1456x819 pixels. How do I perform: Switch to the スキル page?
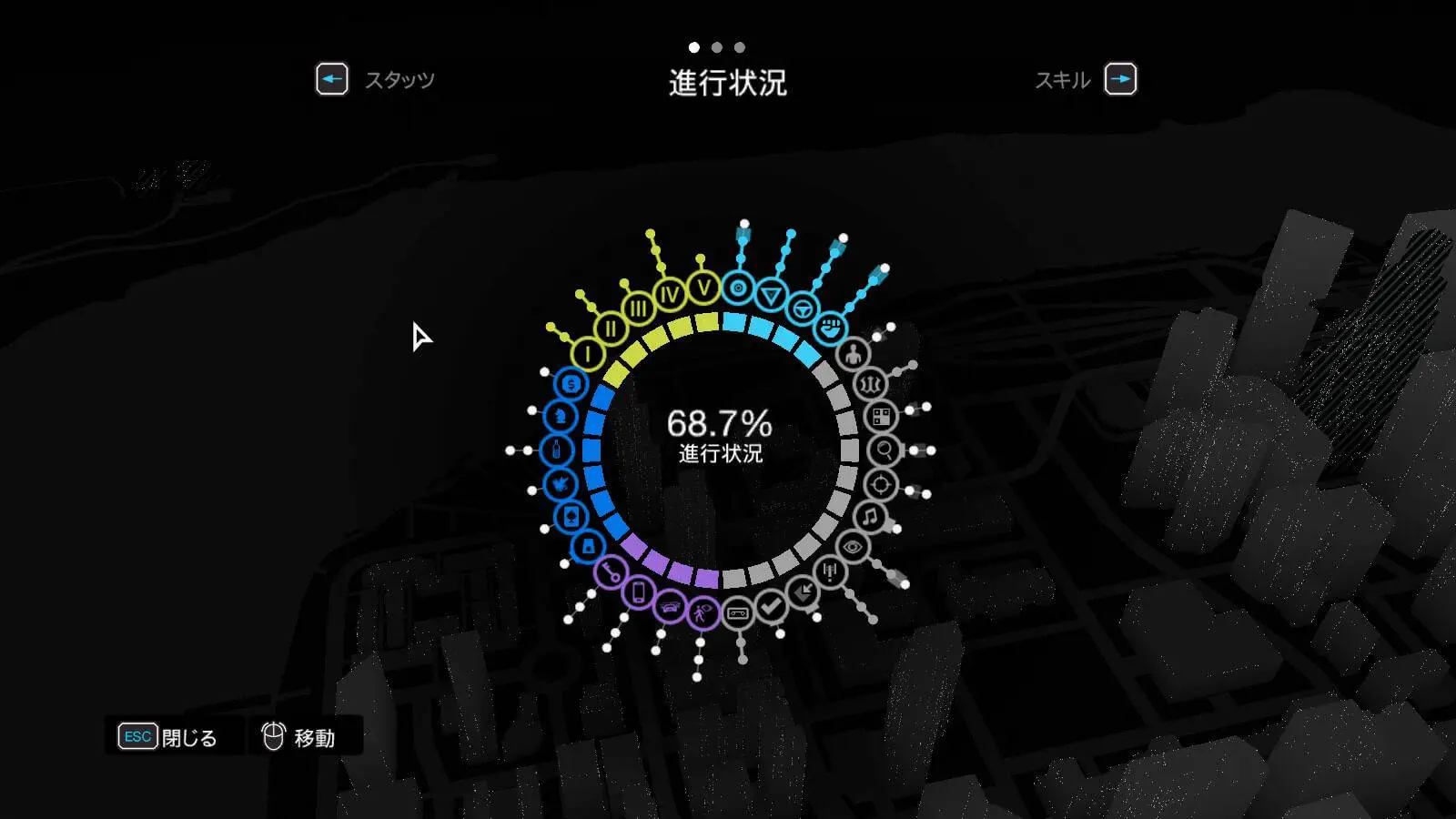pos(1120,80)
